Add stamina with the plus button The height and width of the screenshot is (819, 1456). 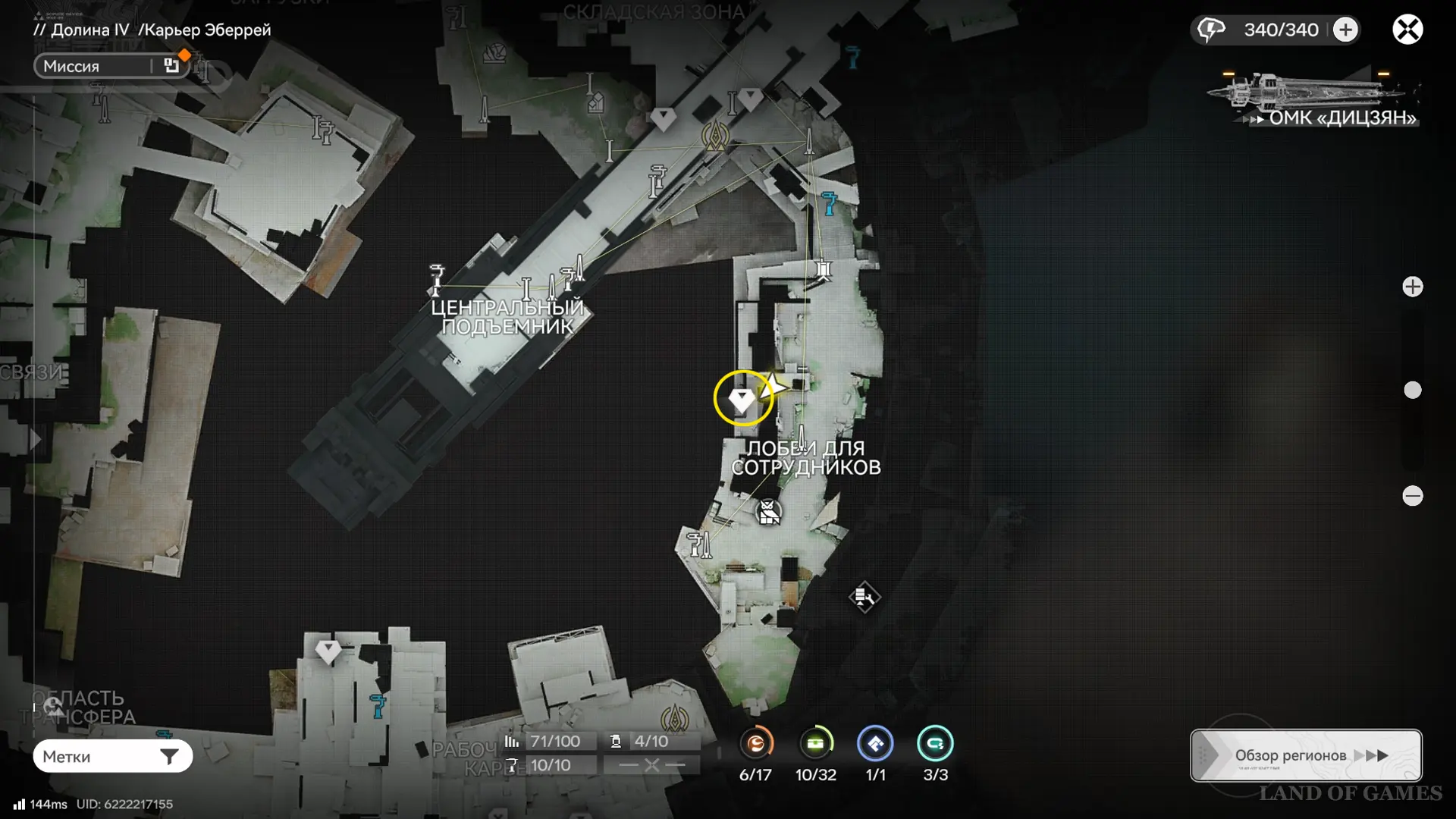pyautogui.click(x=1346, y=30)
